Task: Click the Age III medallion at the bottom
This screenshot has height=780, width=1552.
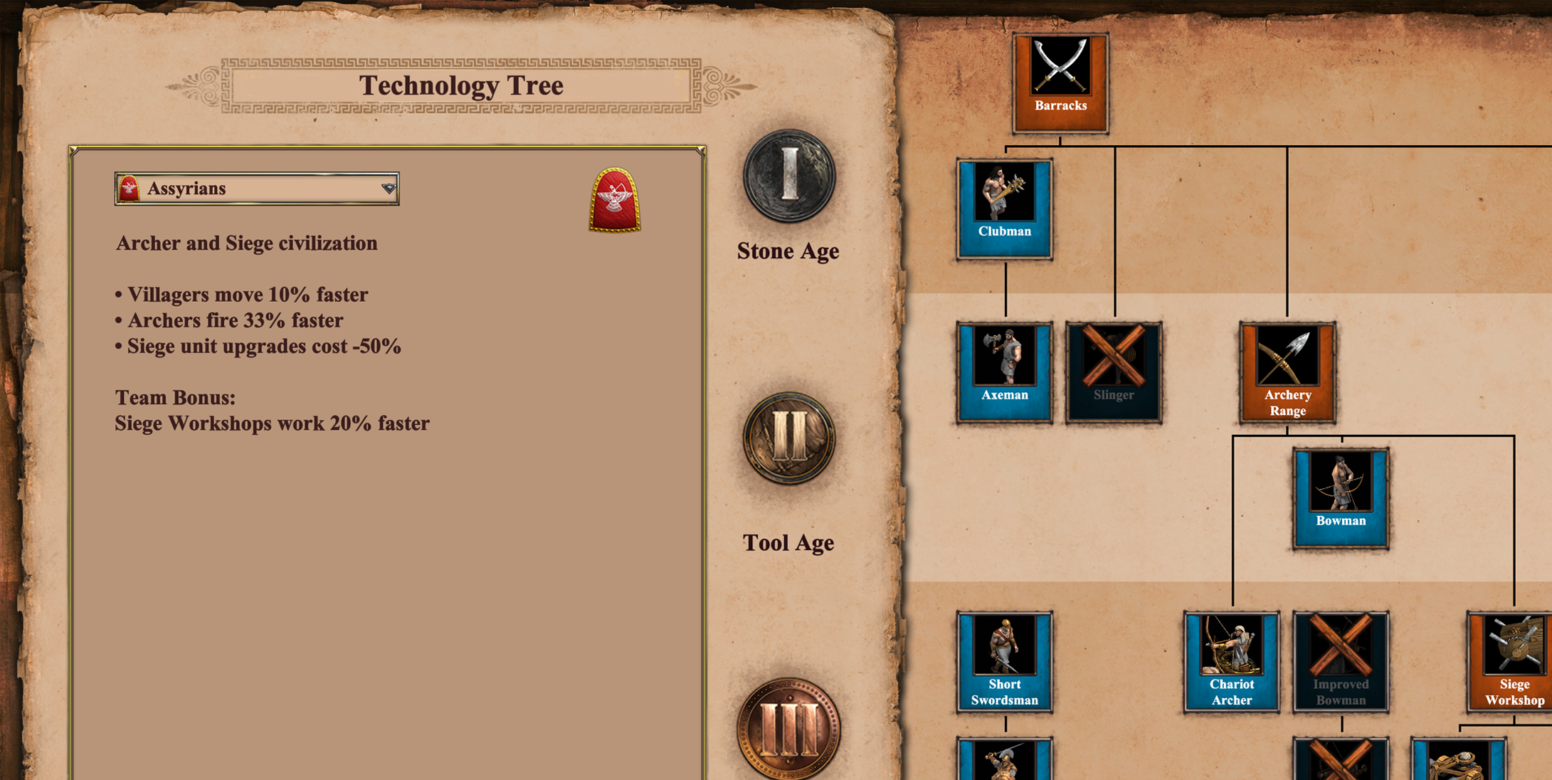Action: (787, 730)
